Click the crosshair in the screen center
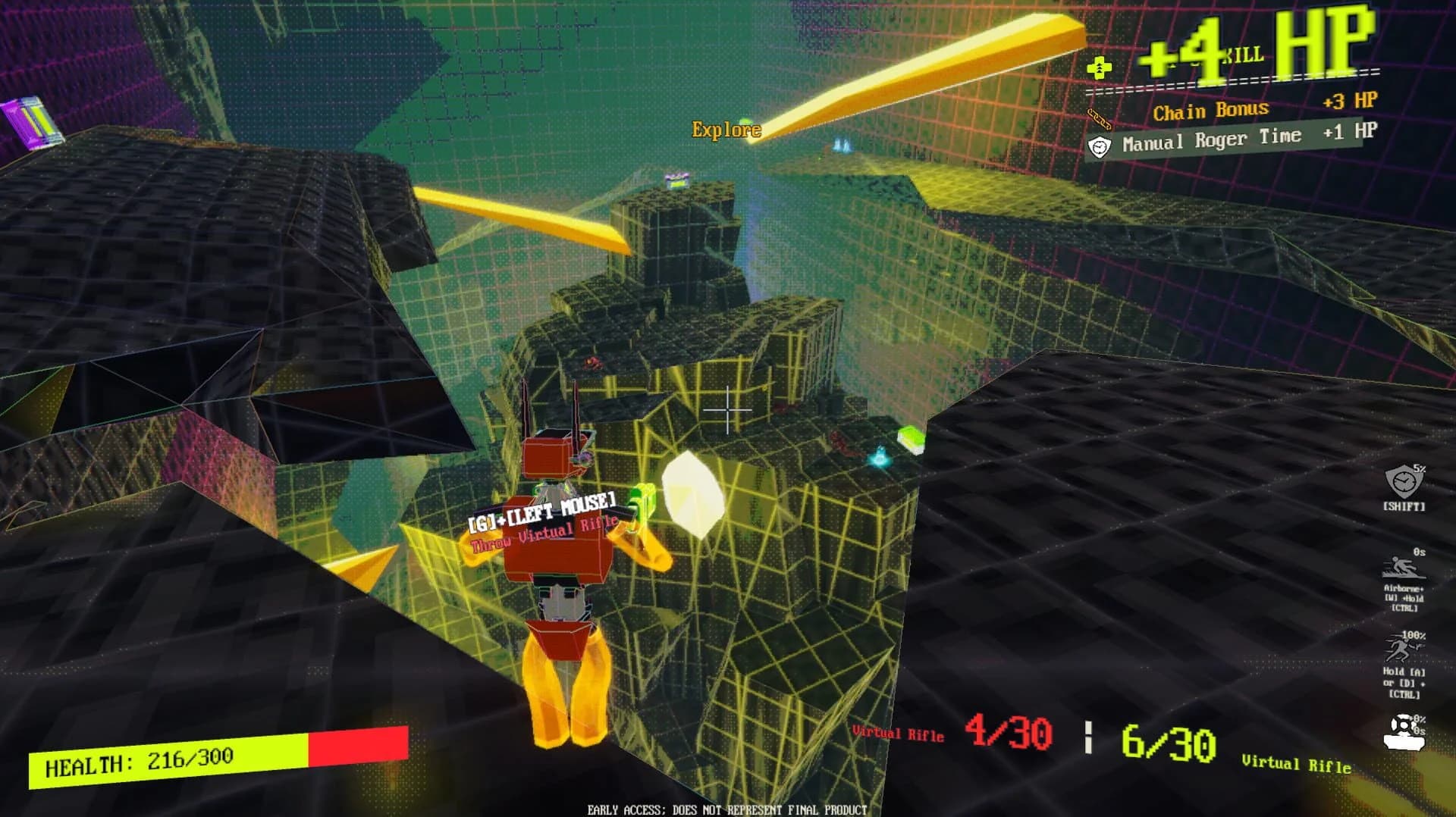Viewport: 1456px width, 817px height. [730, 409]
